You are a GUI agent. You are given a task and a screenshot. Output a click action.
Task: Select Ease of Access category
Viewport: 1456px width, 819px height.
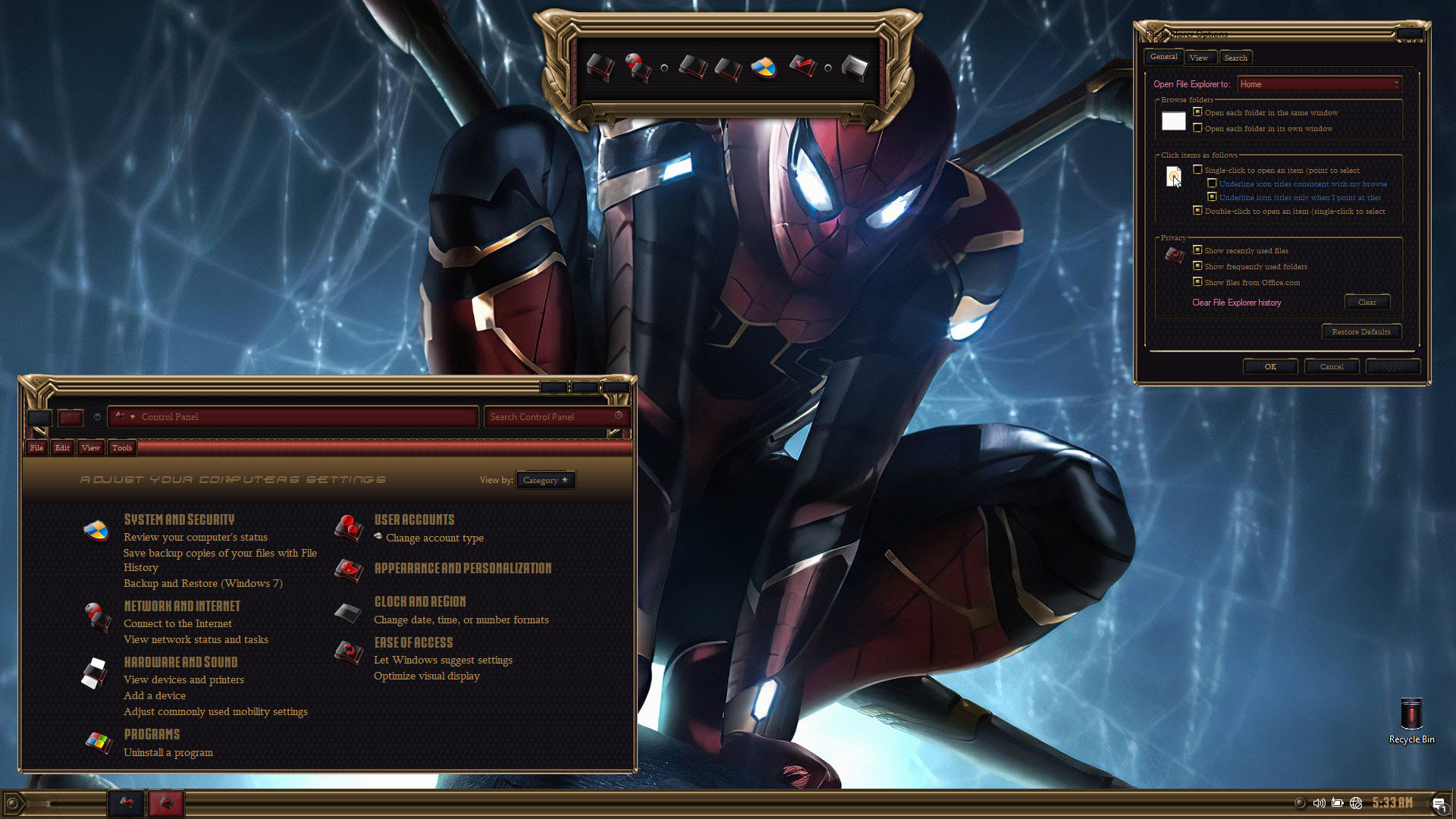tap(413, 642)
